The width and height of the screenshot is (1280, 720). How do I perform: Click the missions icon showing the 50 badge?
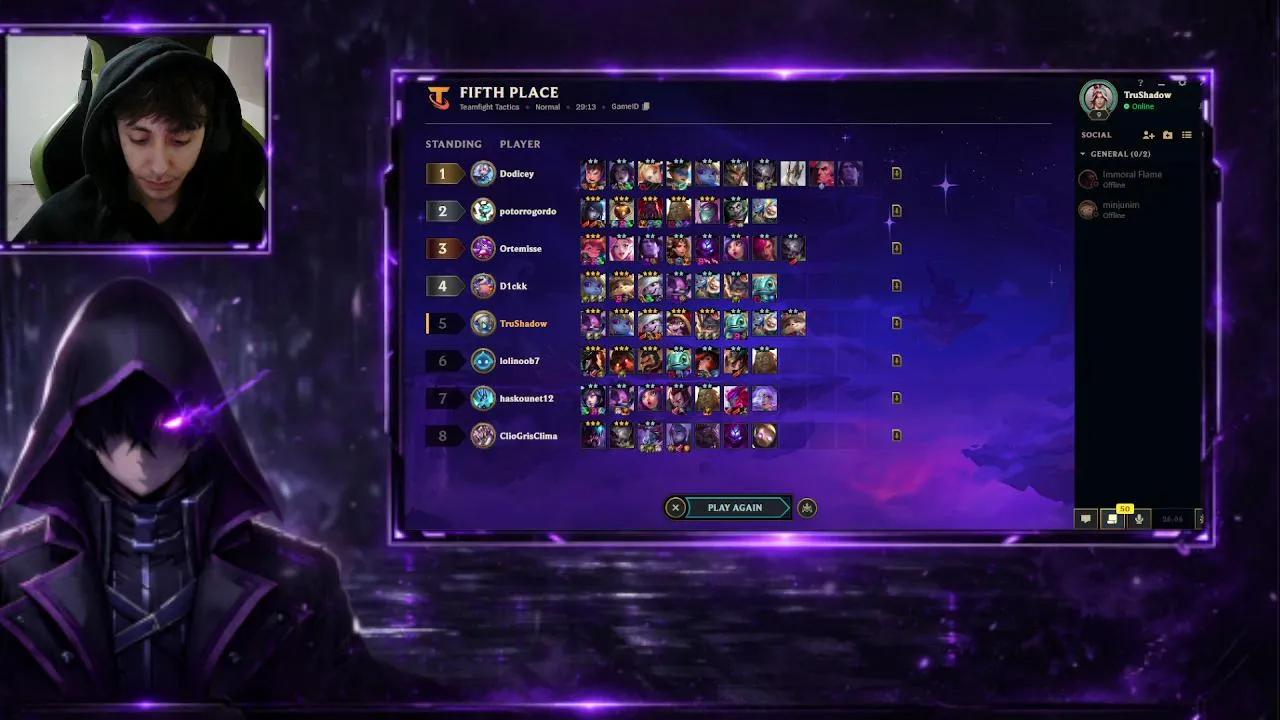1112,519
